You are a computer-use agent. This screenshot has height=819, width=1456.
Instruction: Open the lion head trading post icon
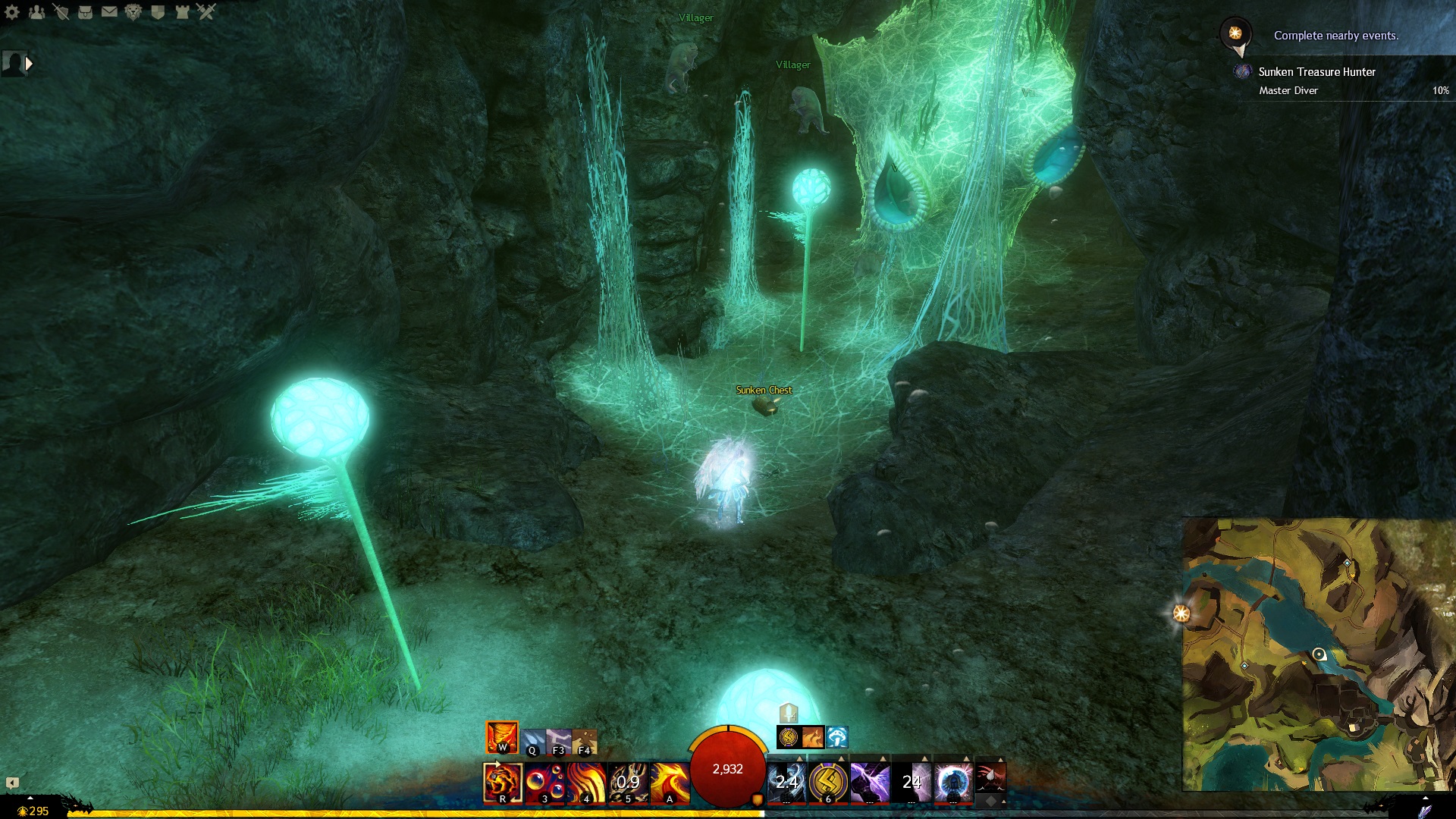click(133, 12)
